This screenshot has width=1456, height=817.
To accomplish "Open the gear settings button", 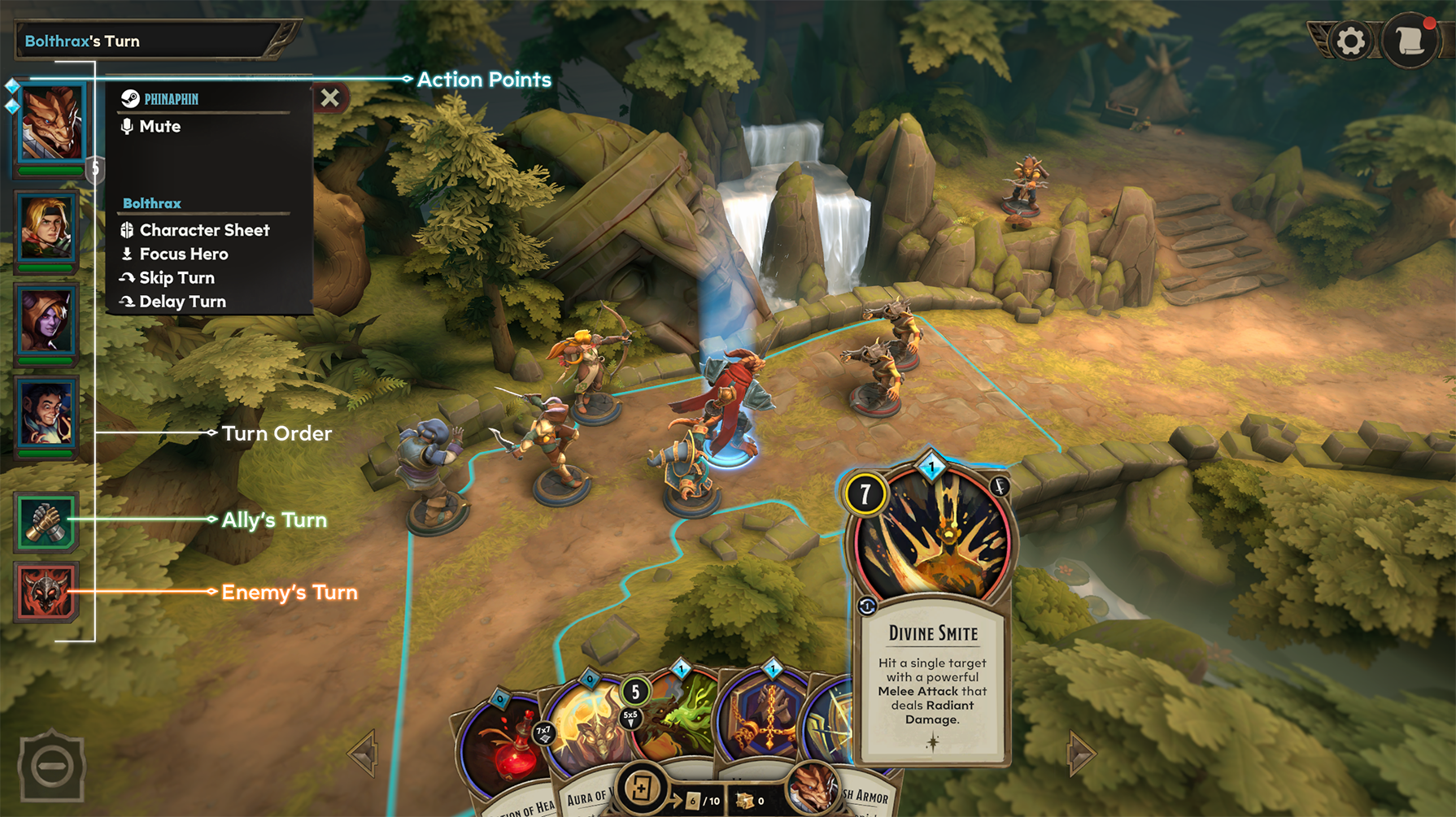I will pos(1350,41).
